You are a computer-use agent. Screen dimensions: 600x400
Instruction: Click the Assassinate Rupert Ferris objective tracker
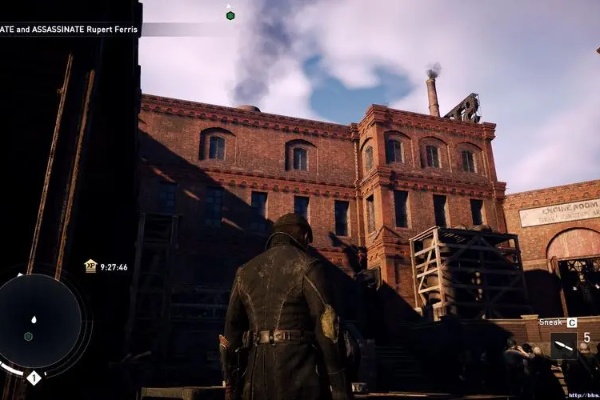[x=70, y=29]
